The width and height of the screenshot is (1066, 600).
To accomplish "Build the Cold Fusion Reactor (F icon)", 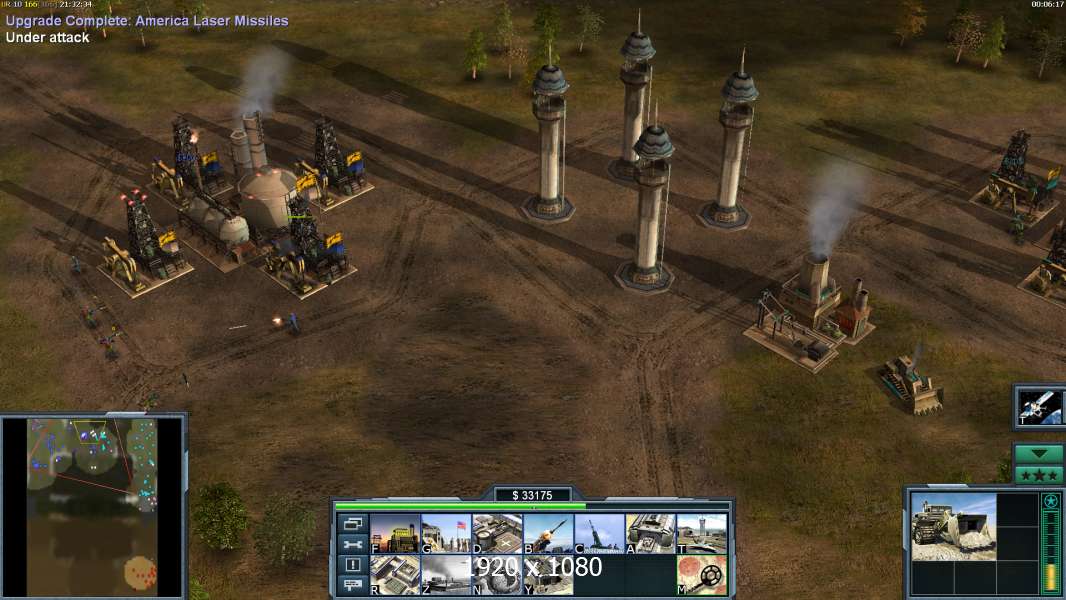I will (395, 533).
